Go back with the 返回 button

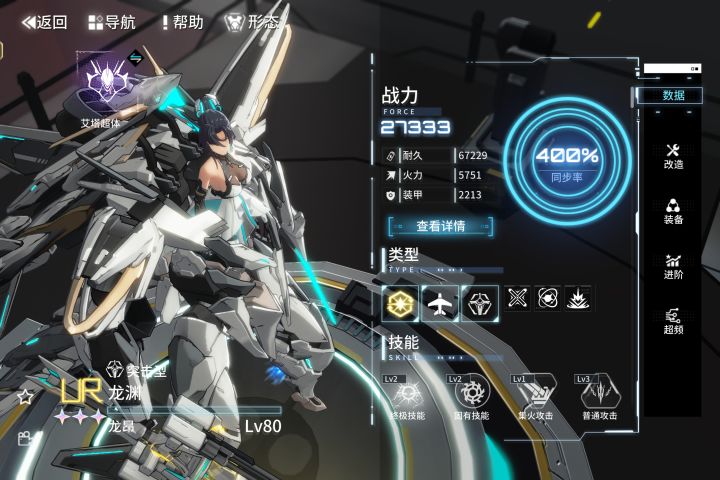[44, 22]
